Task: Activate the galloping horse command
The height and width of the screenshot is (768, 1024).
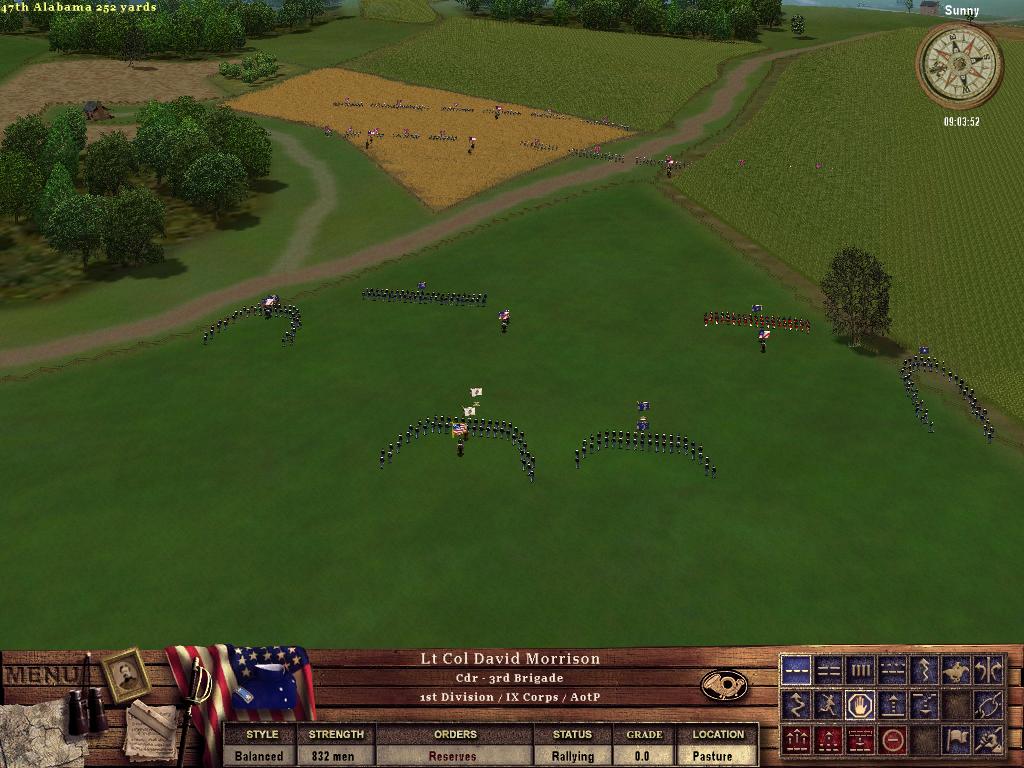Action: (956, 670)
